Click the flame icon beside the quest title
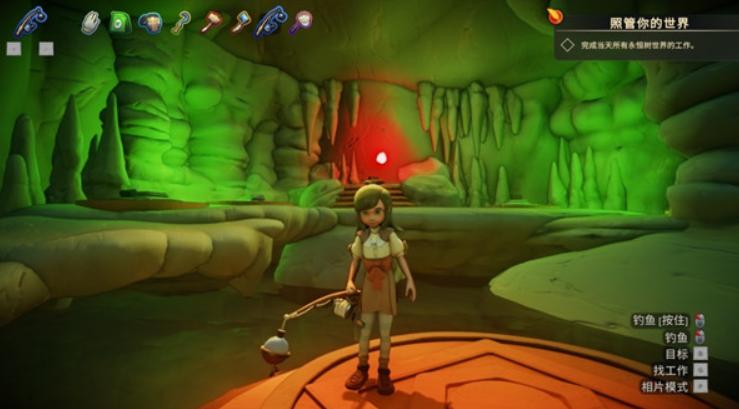The width and height of the screenshot is (739, 409). tap(555, 15)
